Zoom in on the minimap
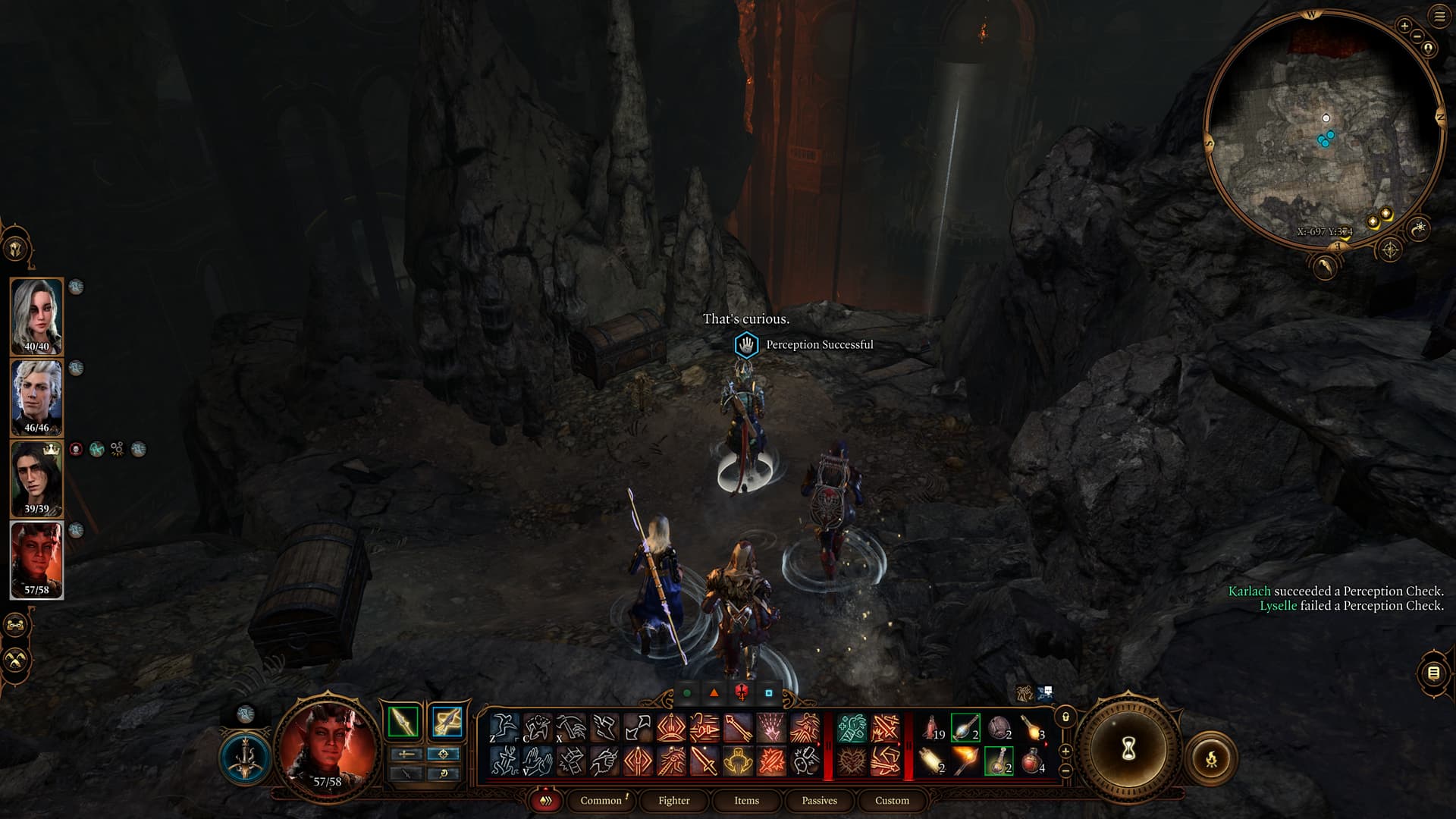1456x819 pixels. pos(1404,26)
